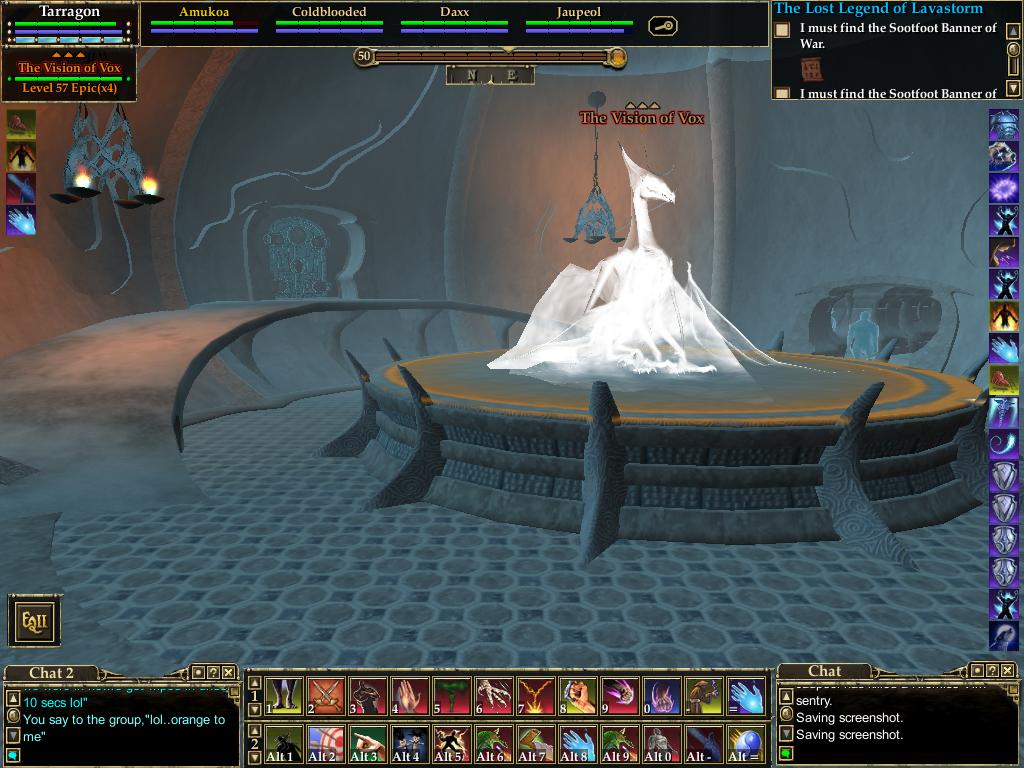Activate the blue orb ability at Alt =
Image resolution: width=1024 pixels, height=768 pixels.
[x=746, y=744]
